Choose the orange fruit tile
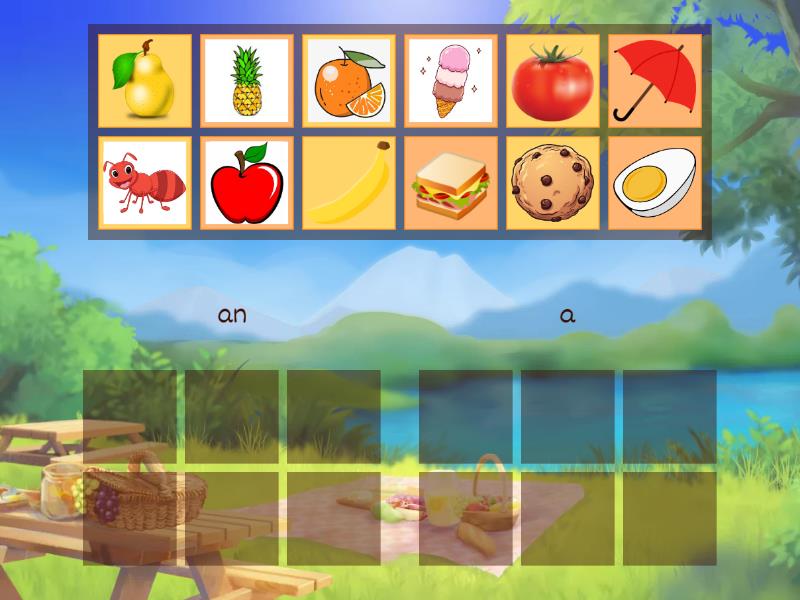Image resolution: width=800 pixels, height=600 pixels. tap(349, 81)
